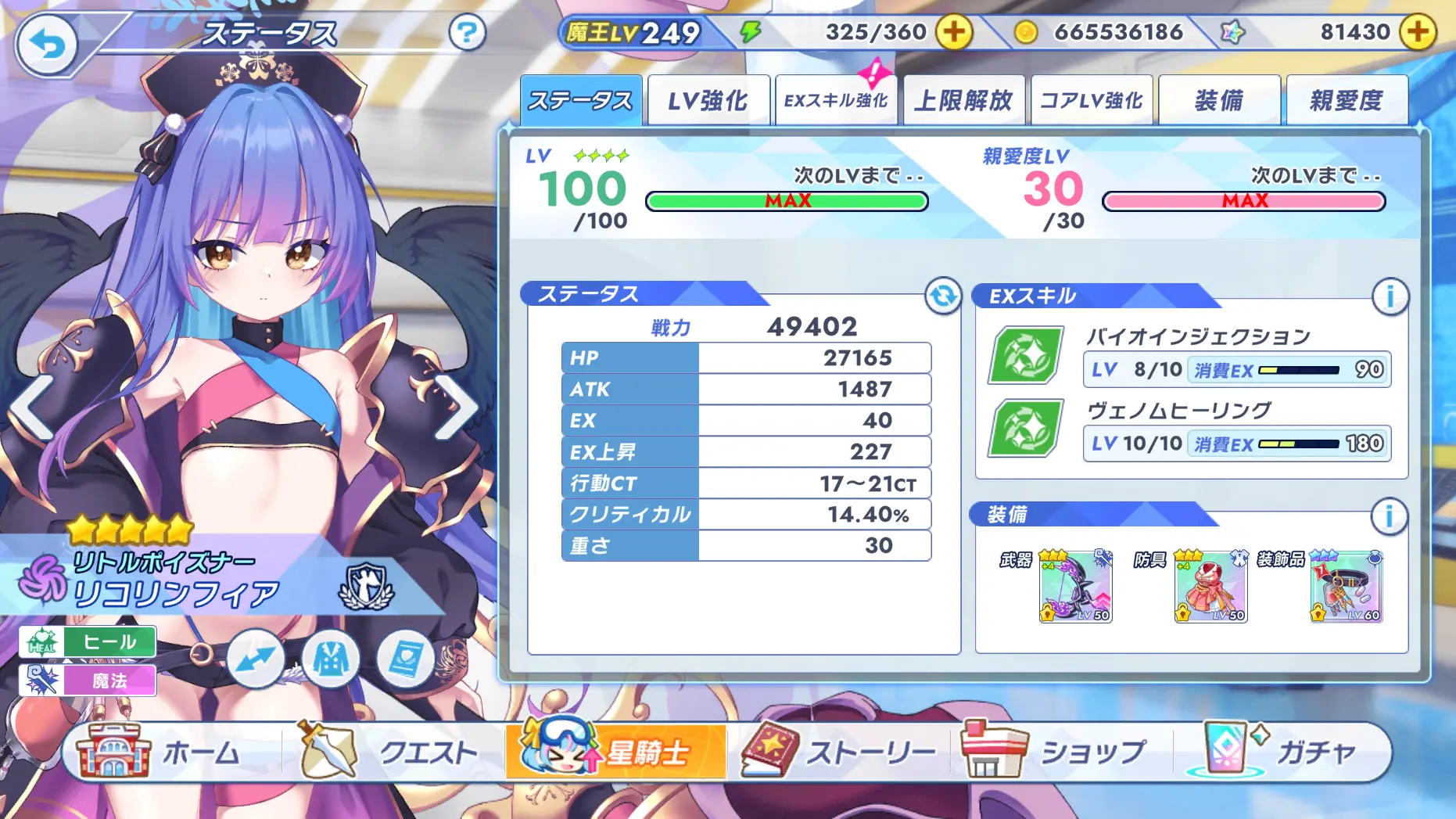View the previous character with left arrow
Image resolution: width=1456 pixels, height=819 pixels.
pos(31,406)
